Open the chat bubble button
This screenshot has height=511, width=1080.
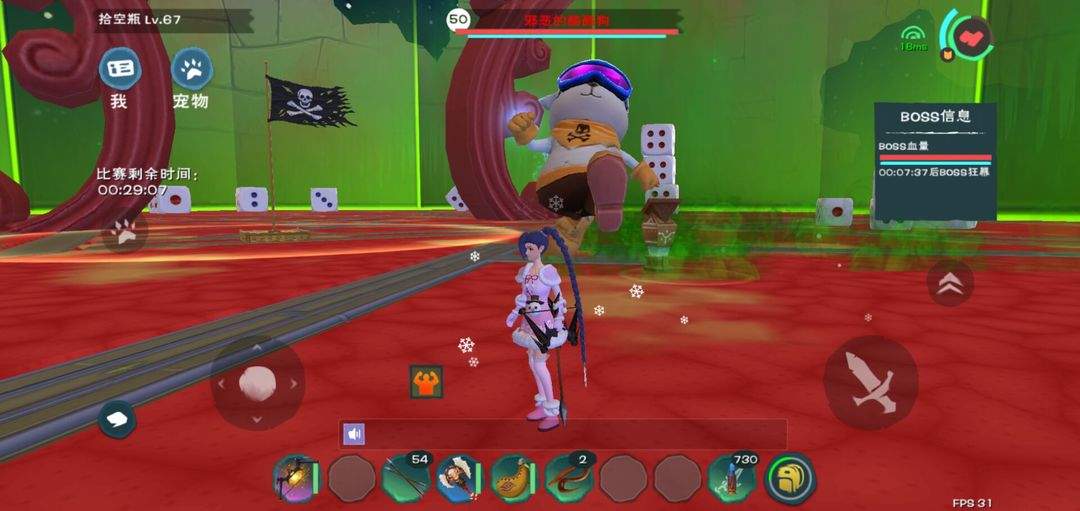(x=117, y=419)
